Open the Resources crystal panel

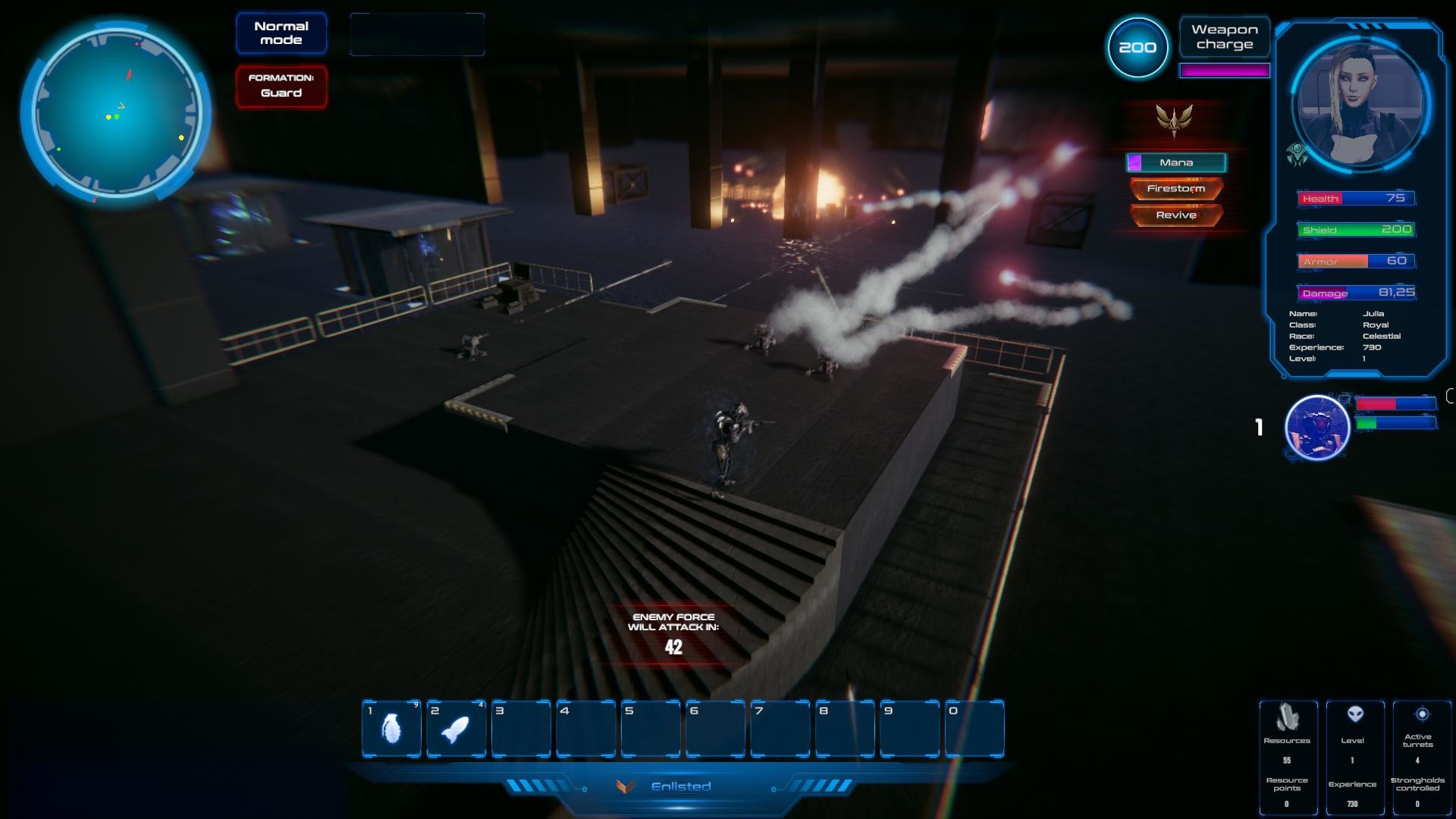(x=1287, y=755)
